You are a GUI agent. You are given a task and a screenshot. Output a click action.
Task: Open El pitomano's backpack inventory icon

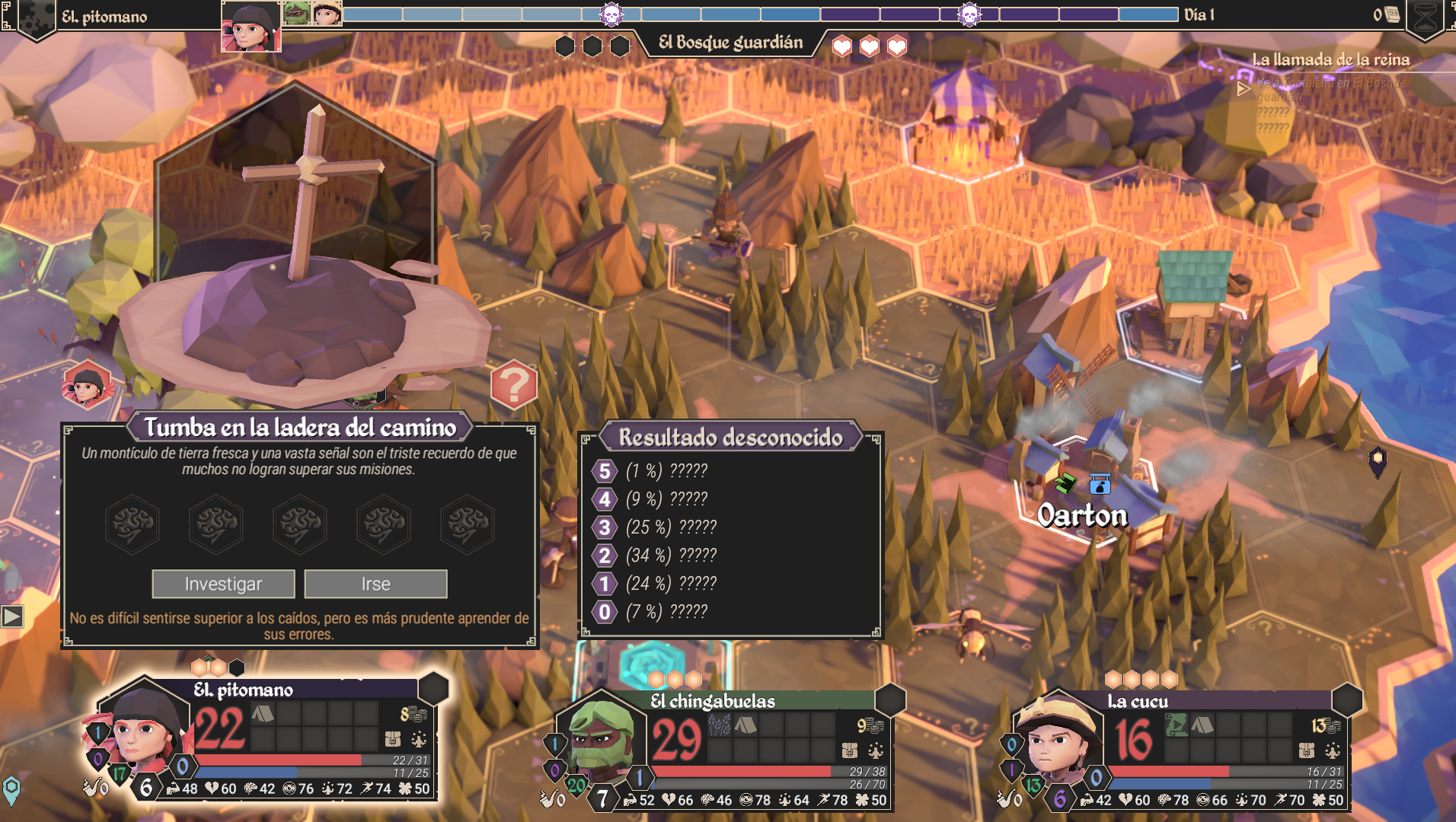click(x=393, y=738)
